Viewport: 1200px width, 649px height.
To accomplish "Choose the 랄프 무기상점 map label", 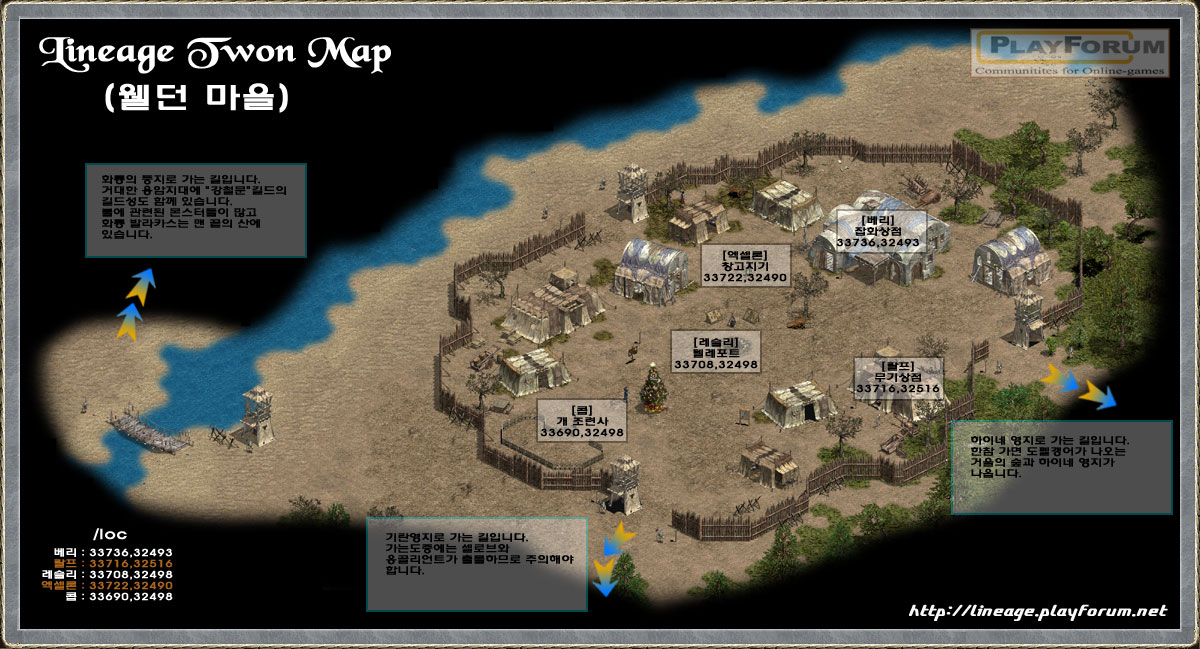I will [x=897, y=376].
